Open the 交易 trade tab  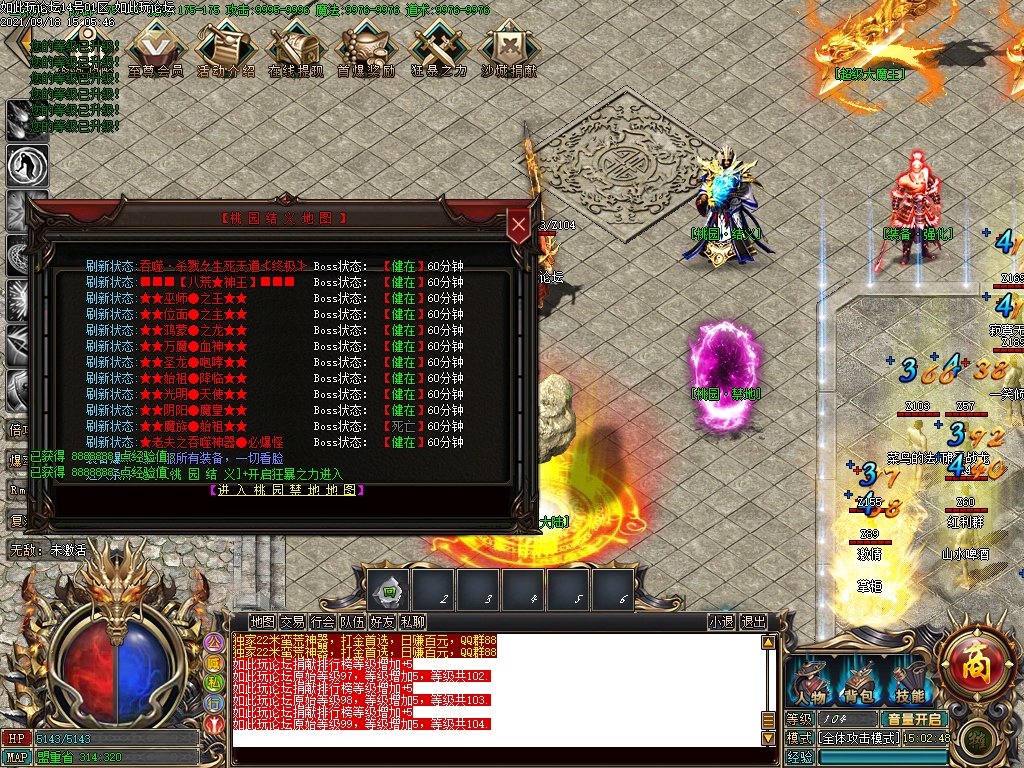pos(292,622)
